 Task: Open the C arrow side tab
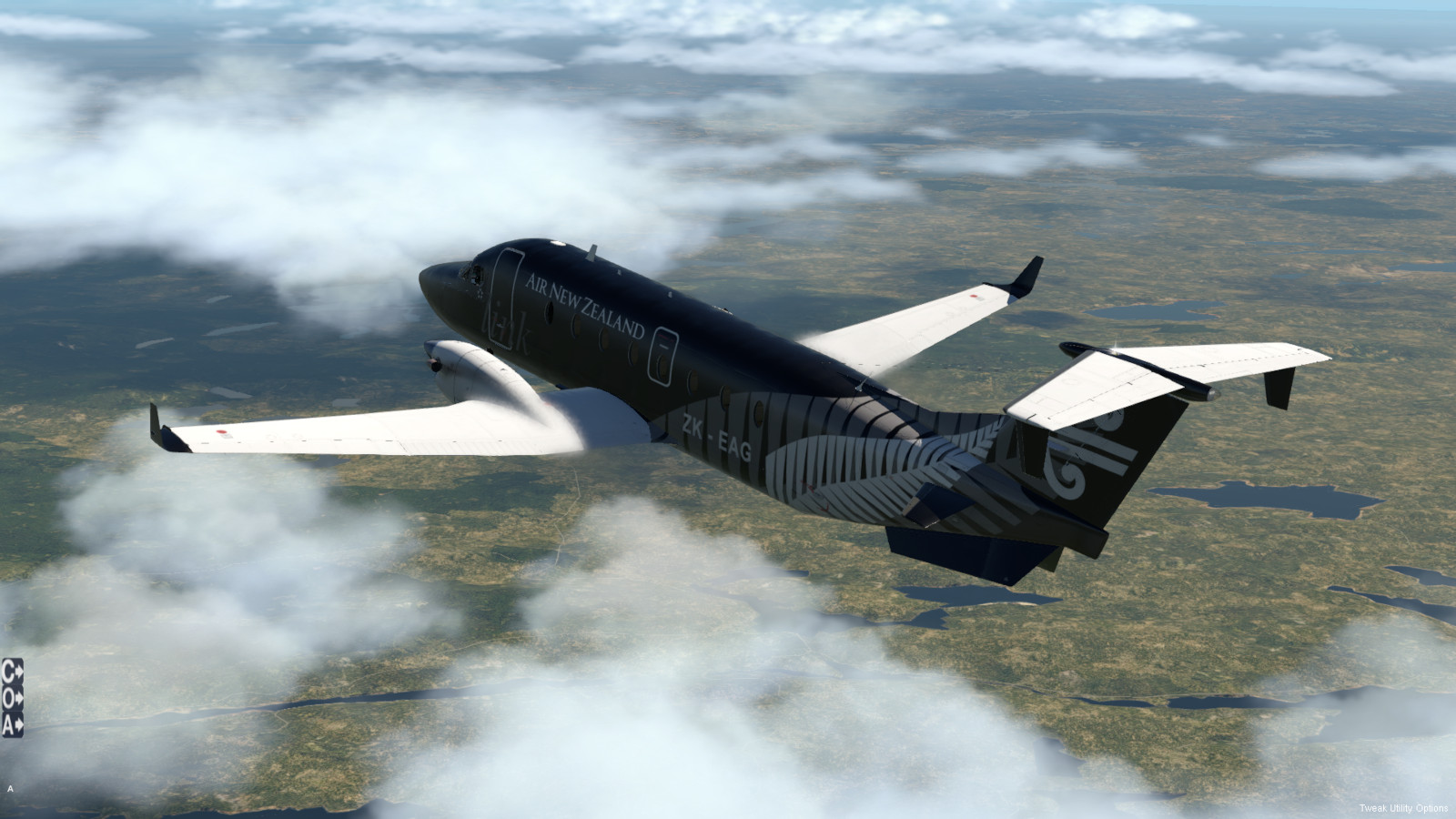coord(13,672)
